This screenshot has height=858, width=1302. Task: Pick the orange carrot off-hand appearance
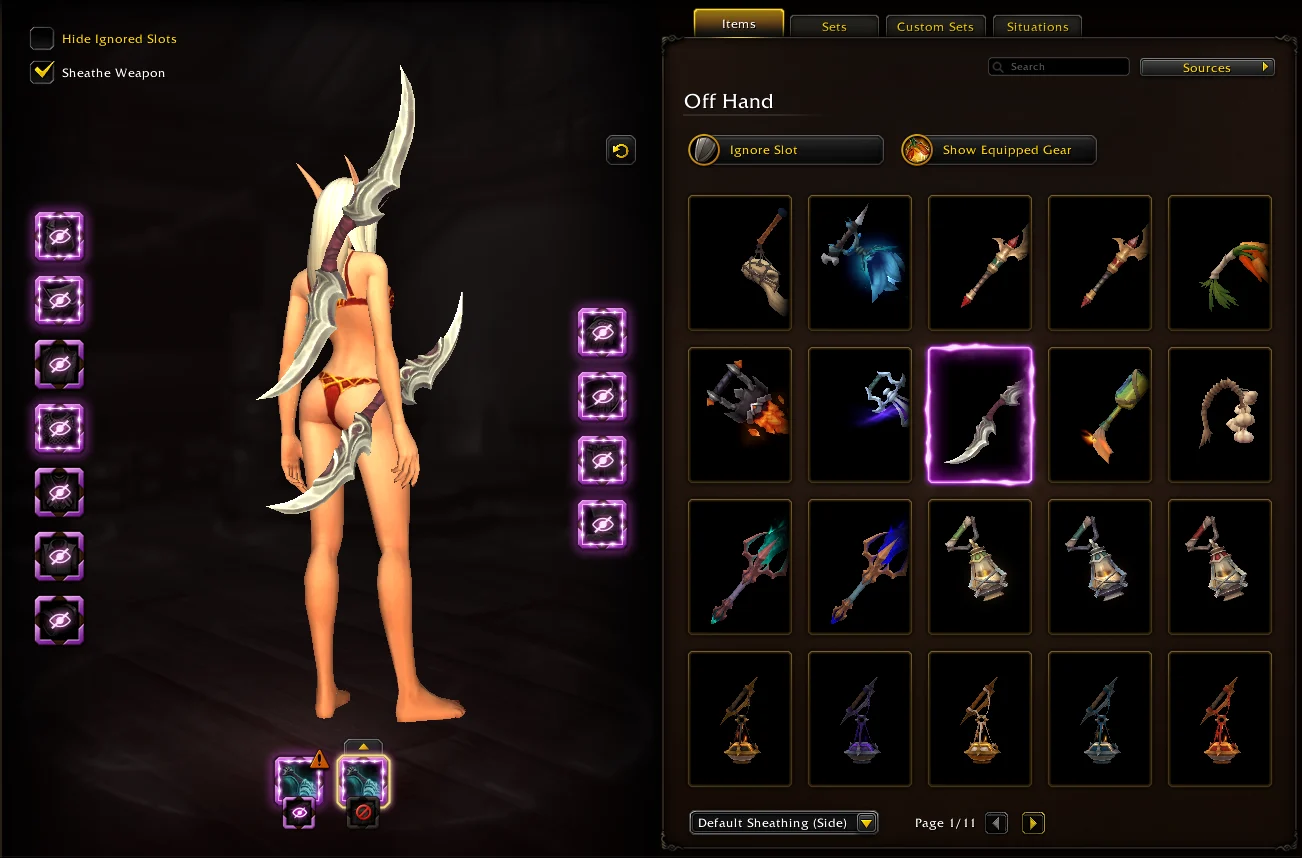coord(1220,263)
